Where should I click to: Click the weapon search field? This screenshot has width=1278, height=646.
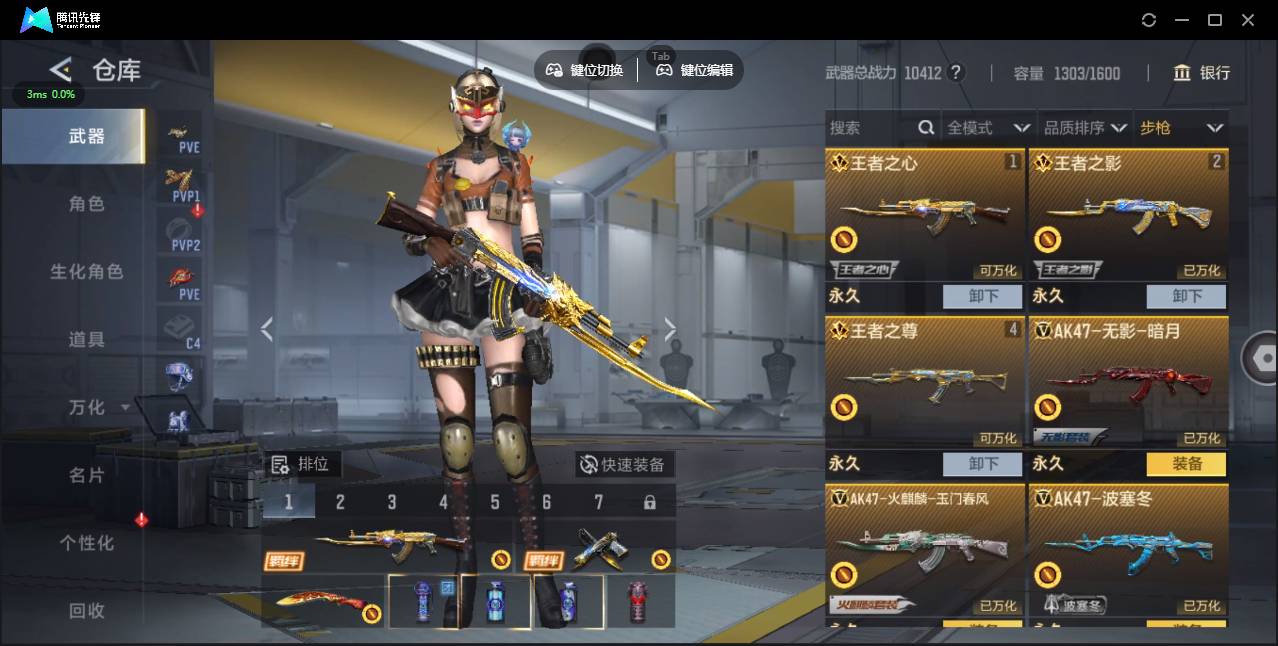pyautogui.click(x=870, y=128)
